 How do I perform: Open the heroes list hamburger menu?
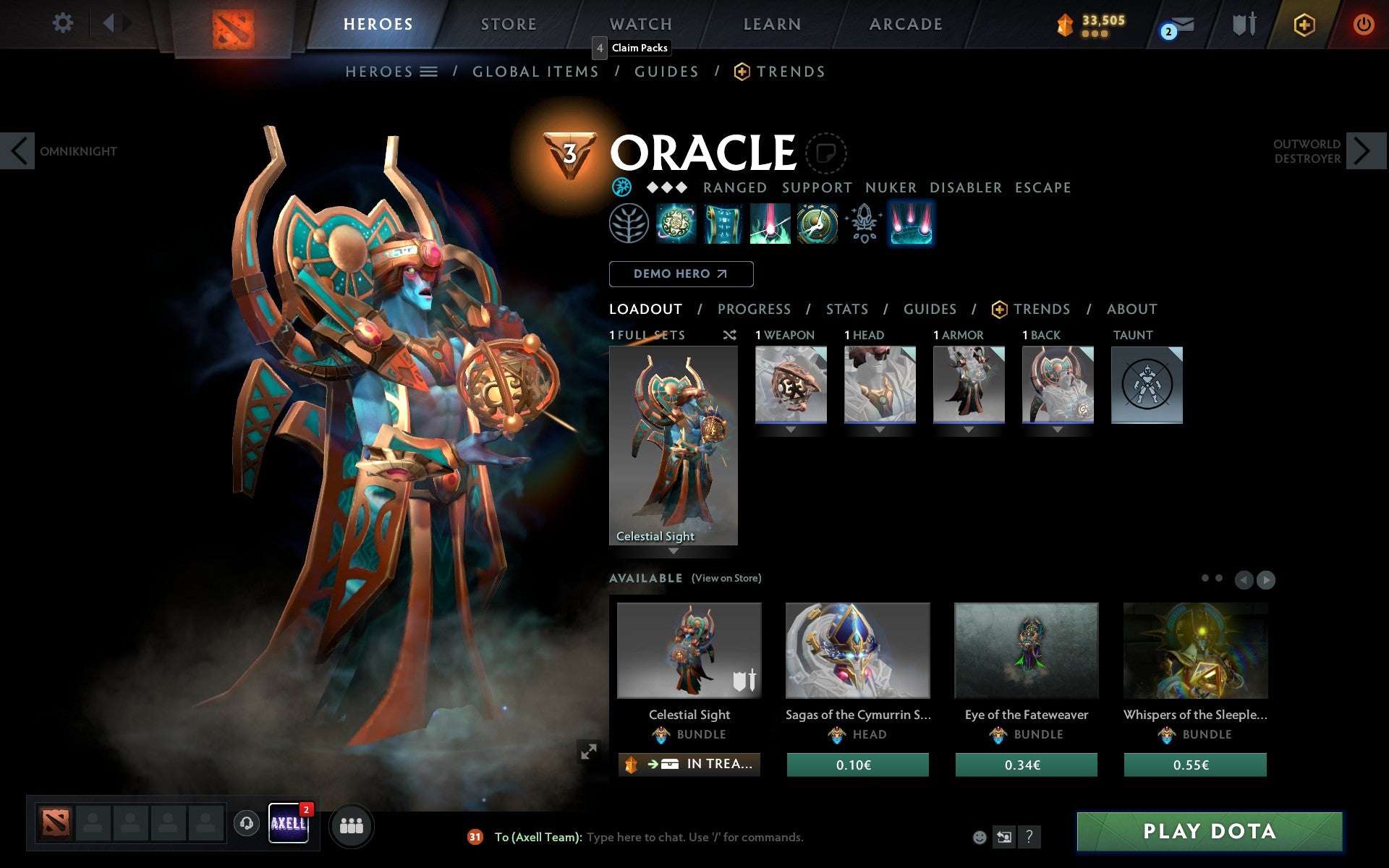click(429, 72)
